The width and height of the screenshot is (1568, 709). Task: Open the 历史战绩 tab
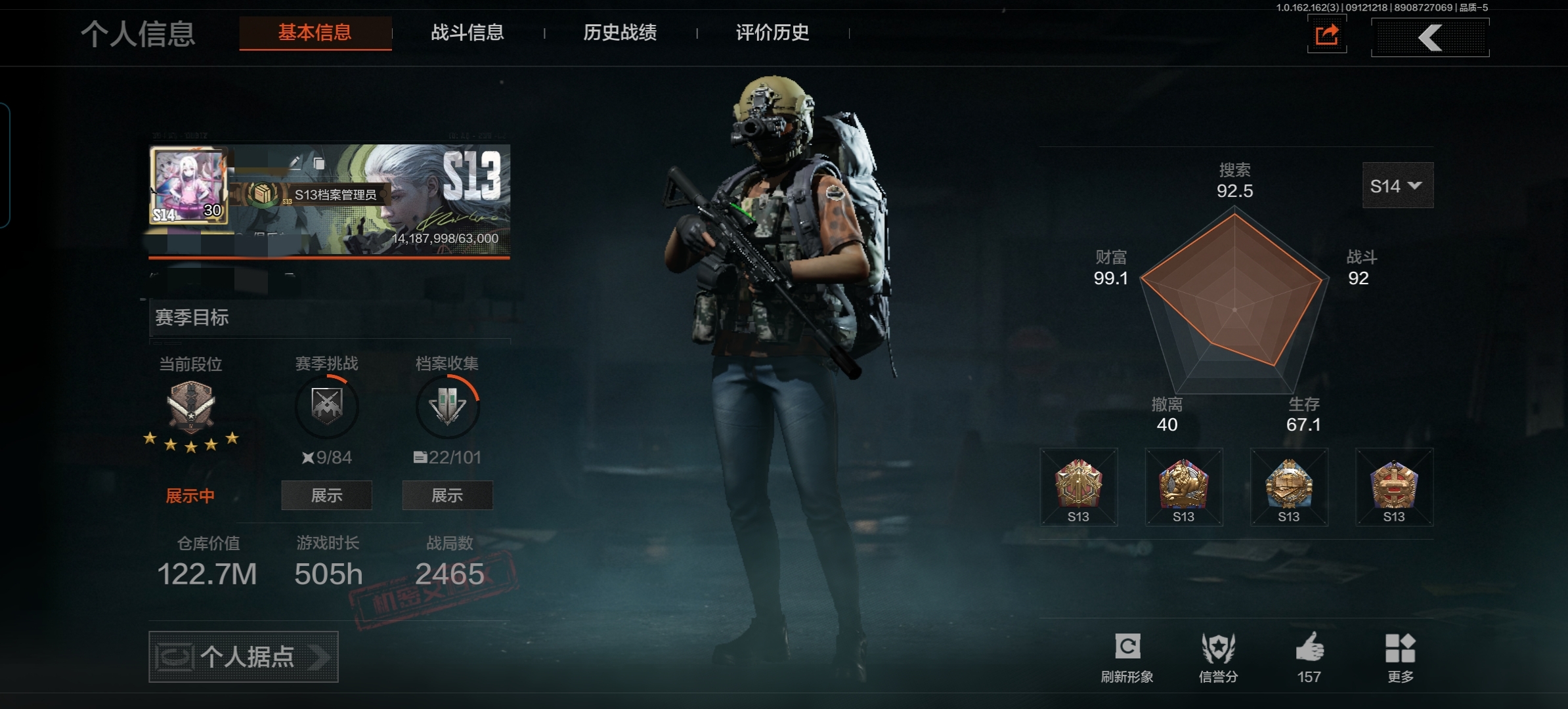(619, 33)
